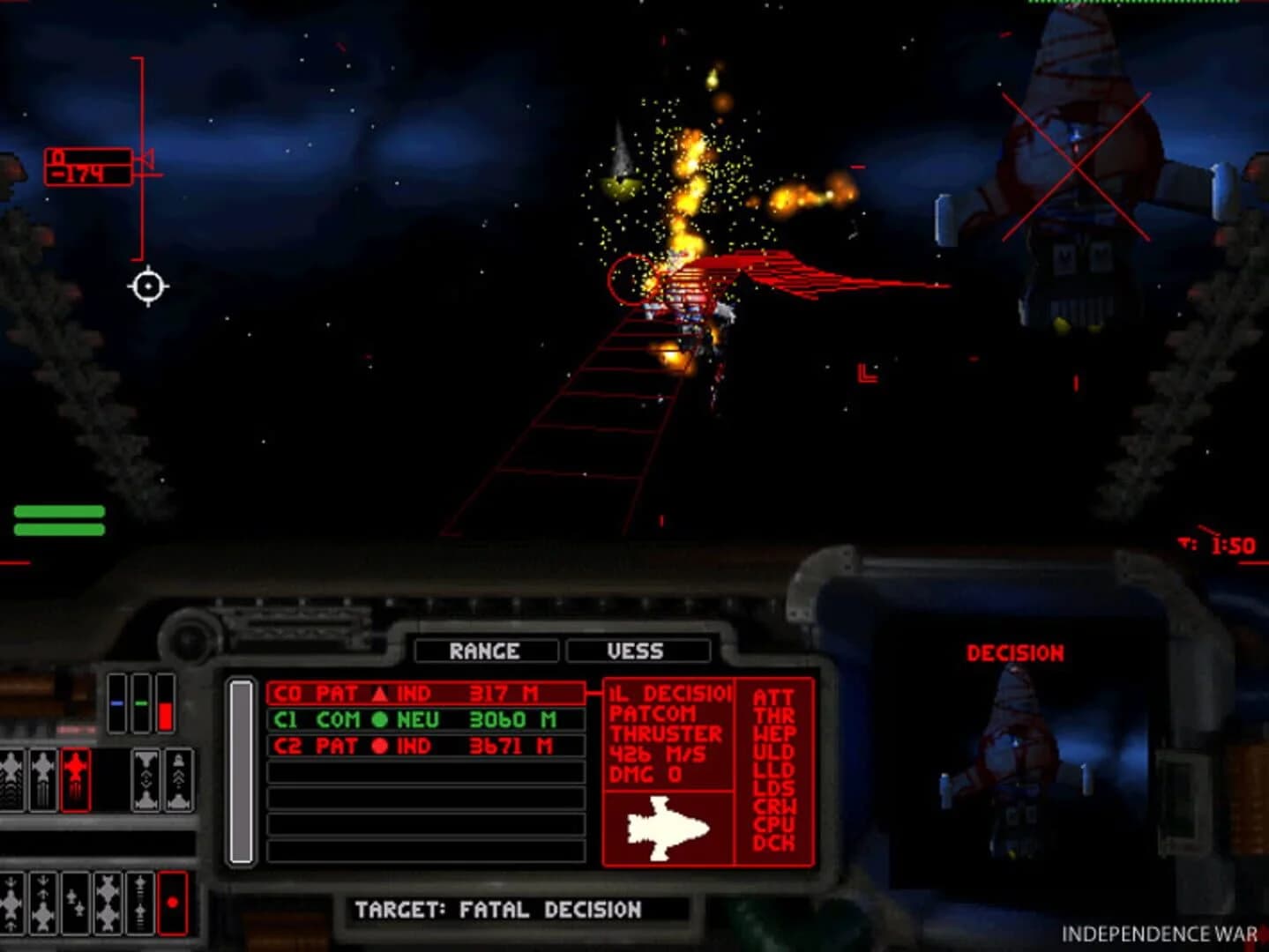Switch to the VESS tab
The image size is (1269, 952).
[x=640, y=651]
